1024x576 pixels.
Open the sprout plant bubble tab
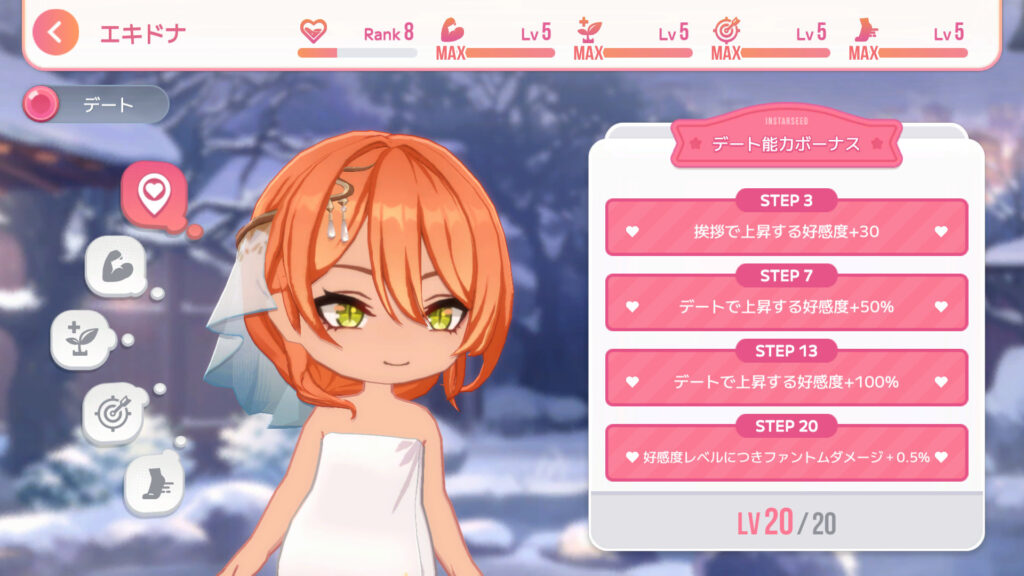point(82,340)
